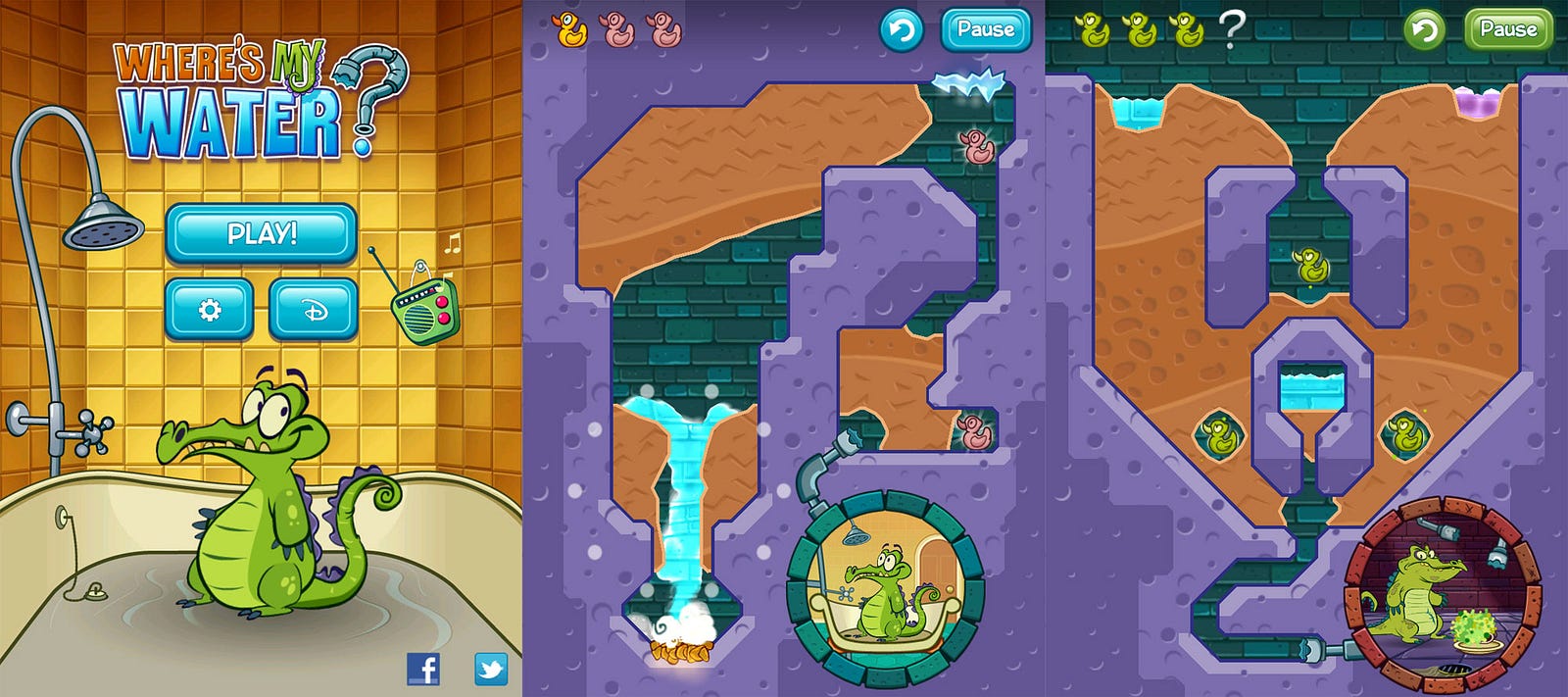Hit the blue Pause button
Viewport: 1568px width, 697px height.
(x=985, y=30)
